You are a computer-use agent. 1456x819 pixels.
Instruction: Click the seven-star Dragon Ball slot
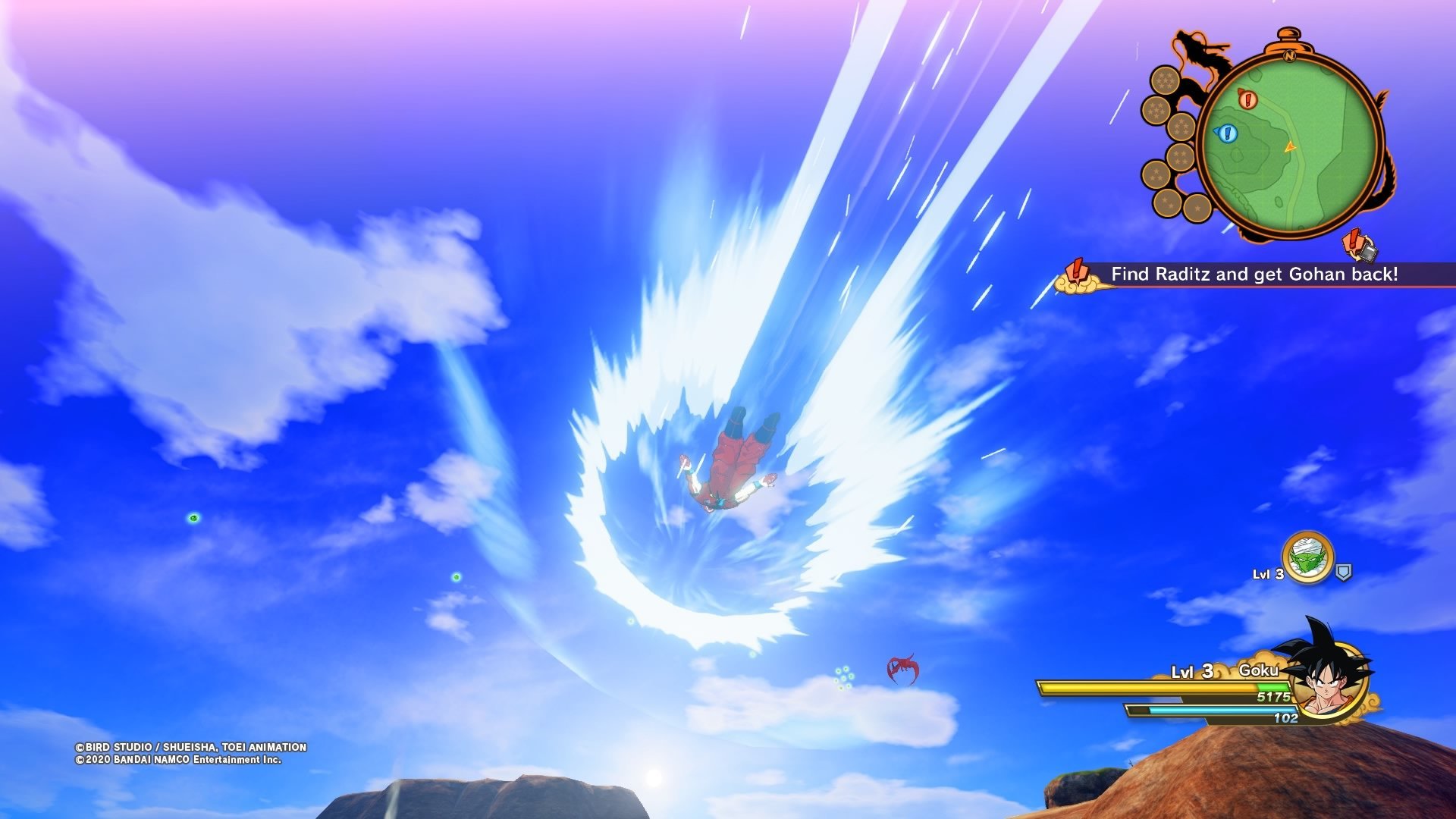coord(1164,80)
